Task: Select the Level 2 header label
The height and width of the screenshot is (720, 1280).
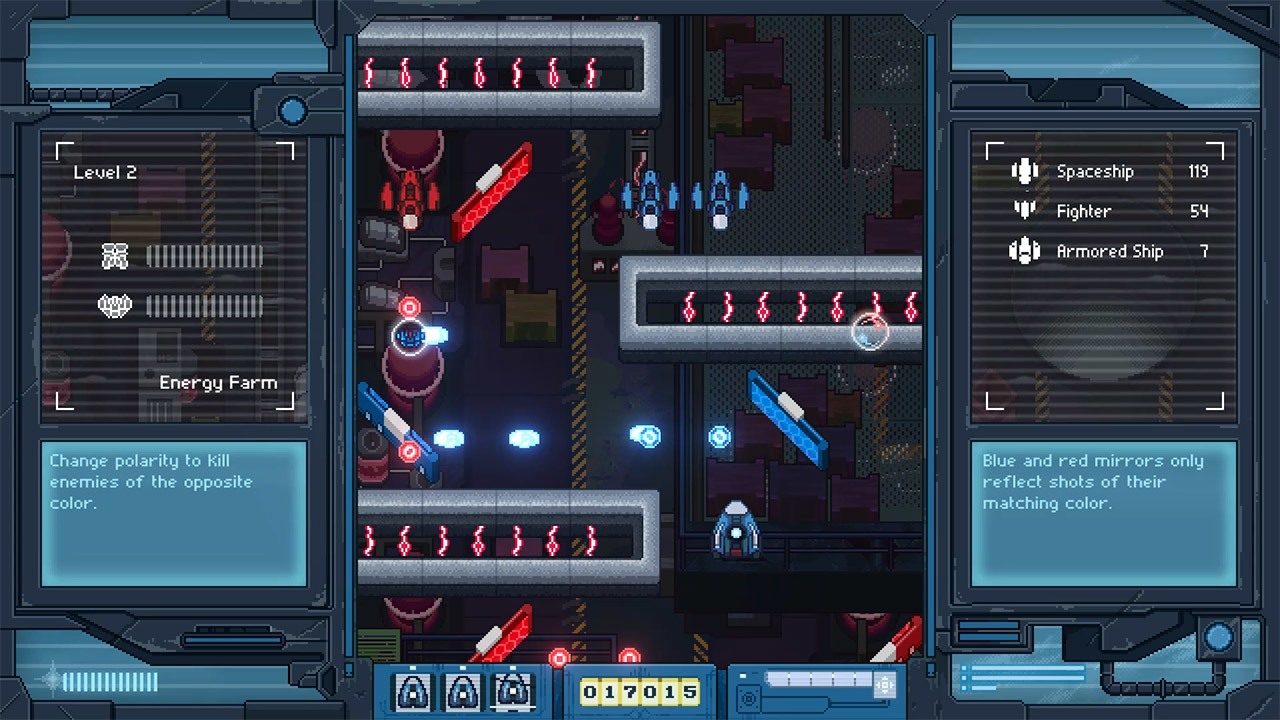Action: click(103, 171)
